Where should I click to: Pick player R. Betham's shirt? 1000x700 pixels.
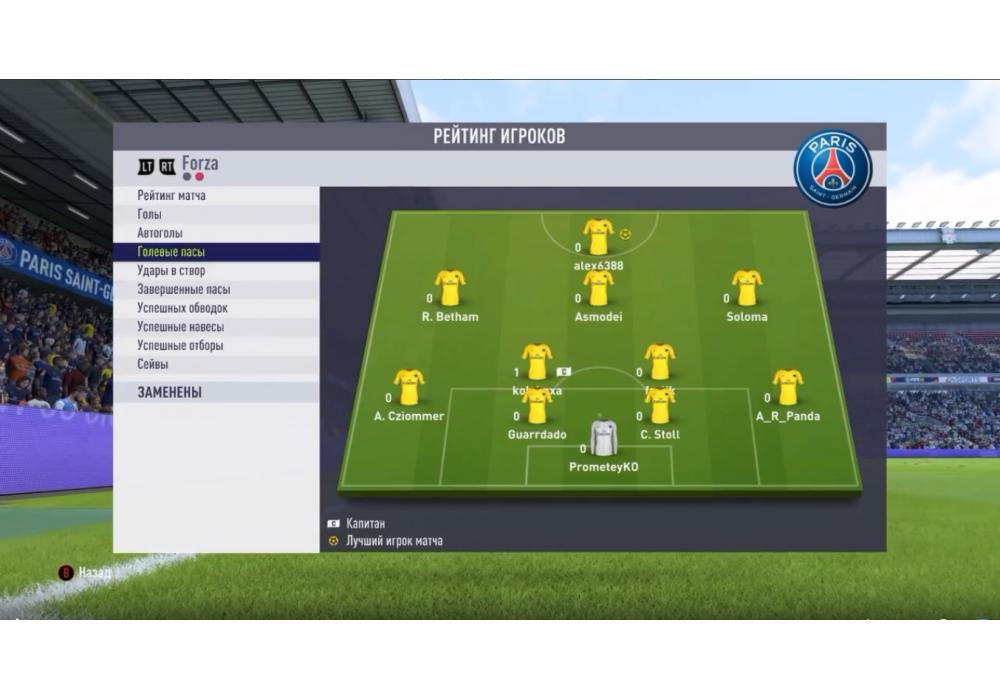tap(450, 288)
